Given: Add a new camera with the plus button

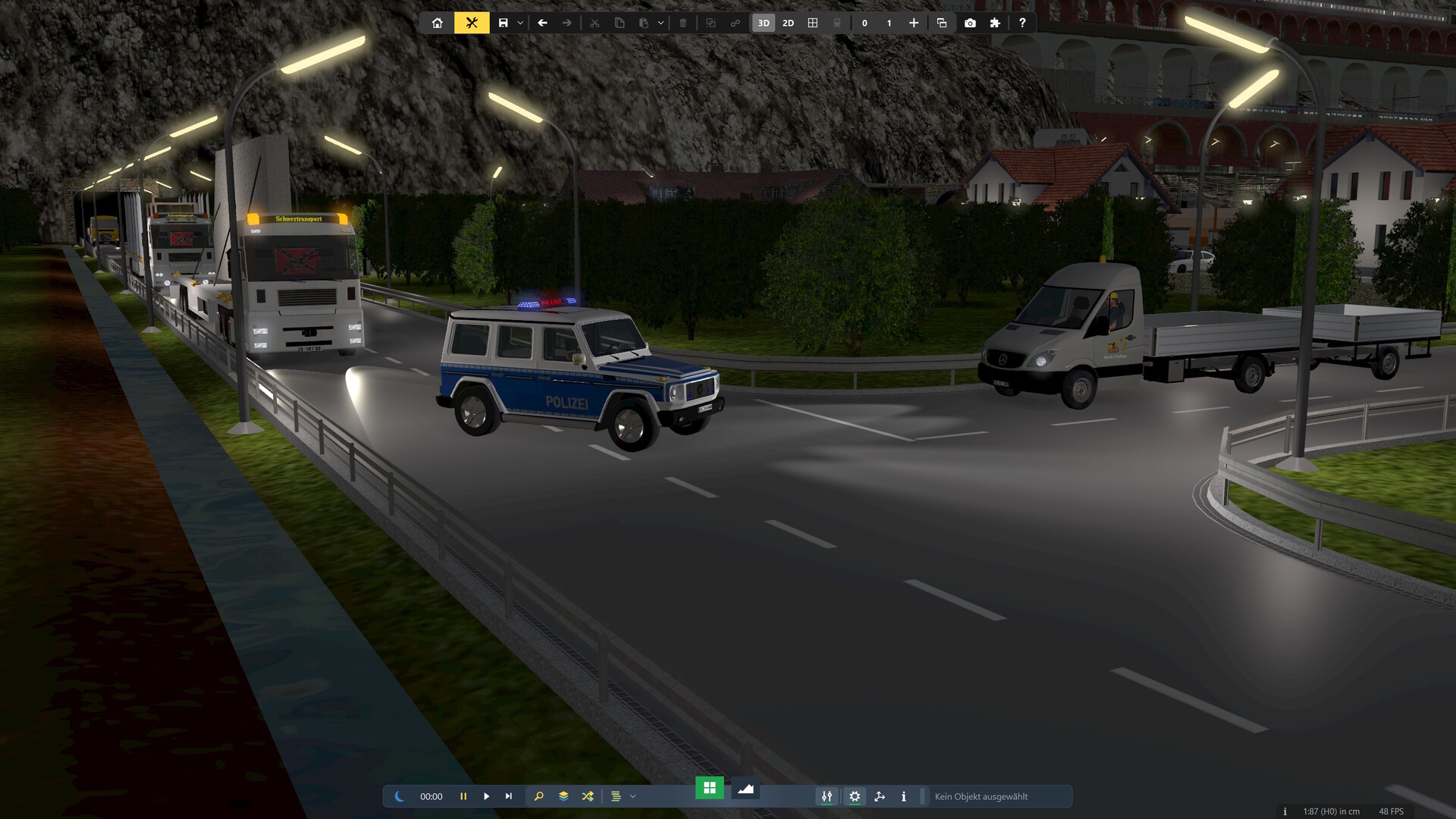Looking at the screenshot, I should (x=914, y=23).
